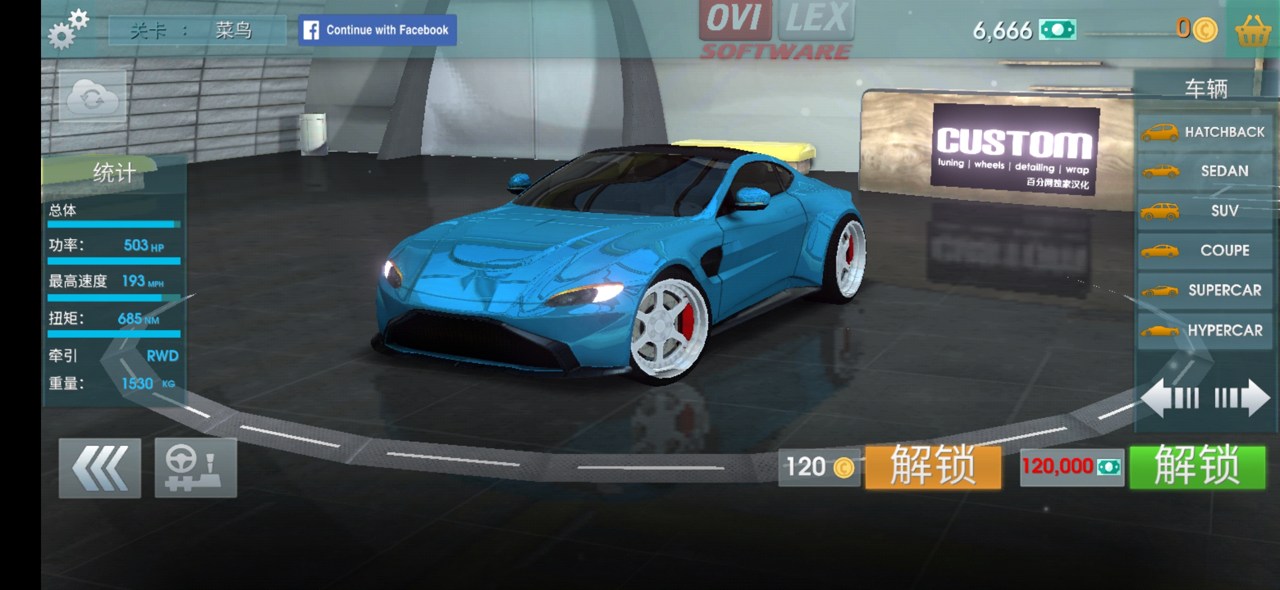
Task: Open the steering wheel controls button
Action: pyautogui.click(x=196, y=467)
